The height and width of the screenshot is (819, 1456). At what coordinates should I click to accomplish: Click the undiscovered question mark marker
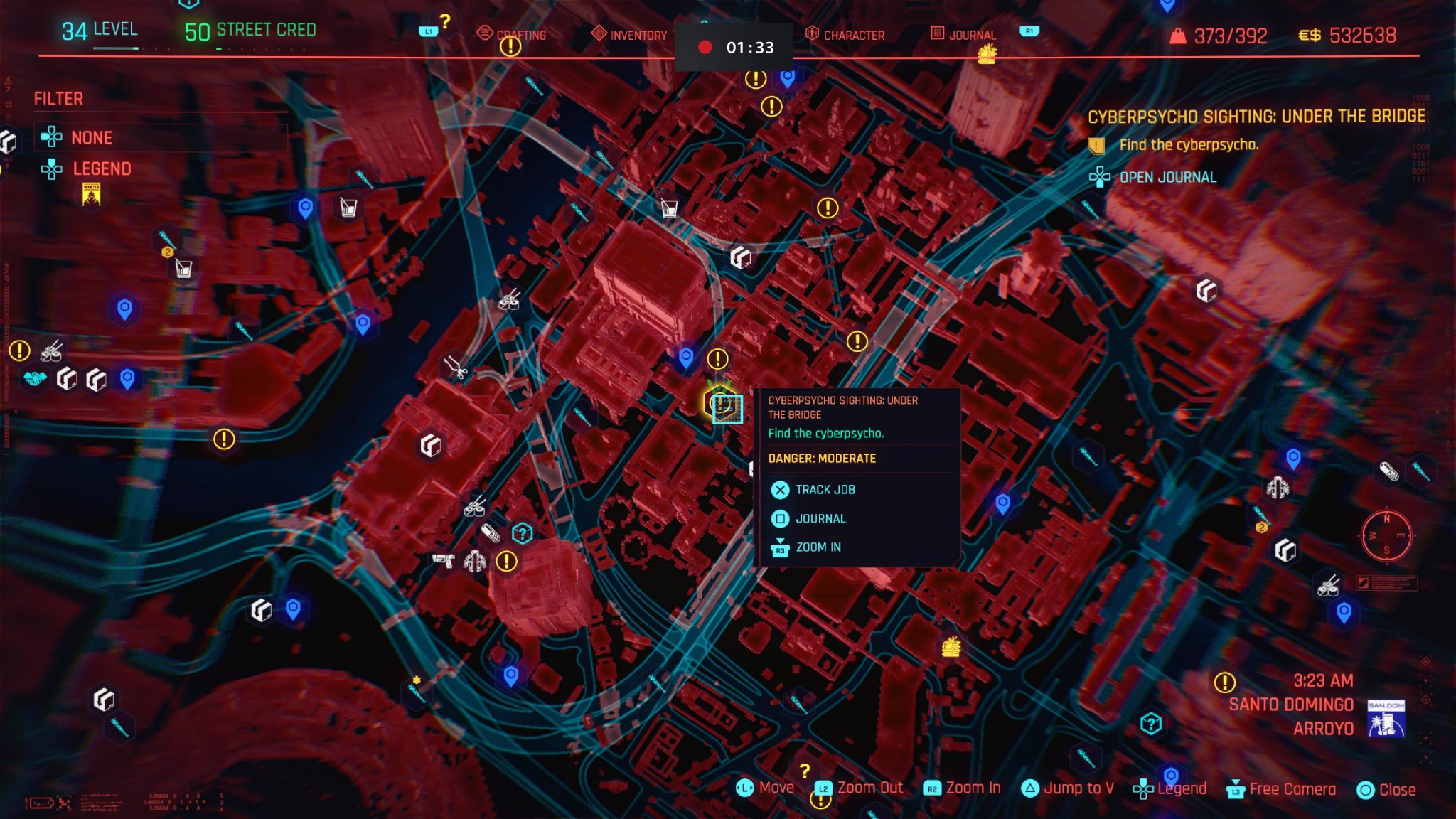coord(521,532)
